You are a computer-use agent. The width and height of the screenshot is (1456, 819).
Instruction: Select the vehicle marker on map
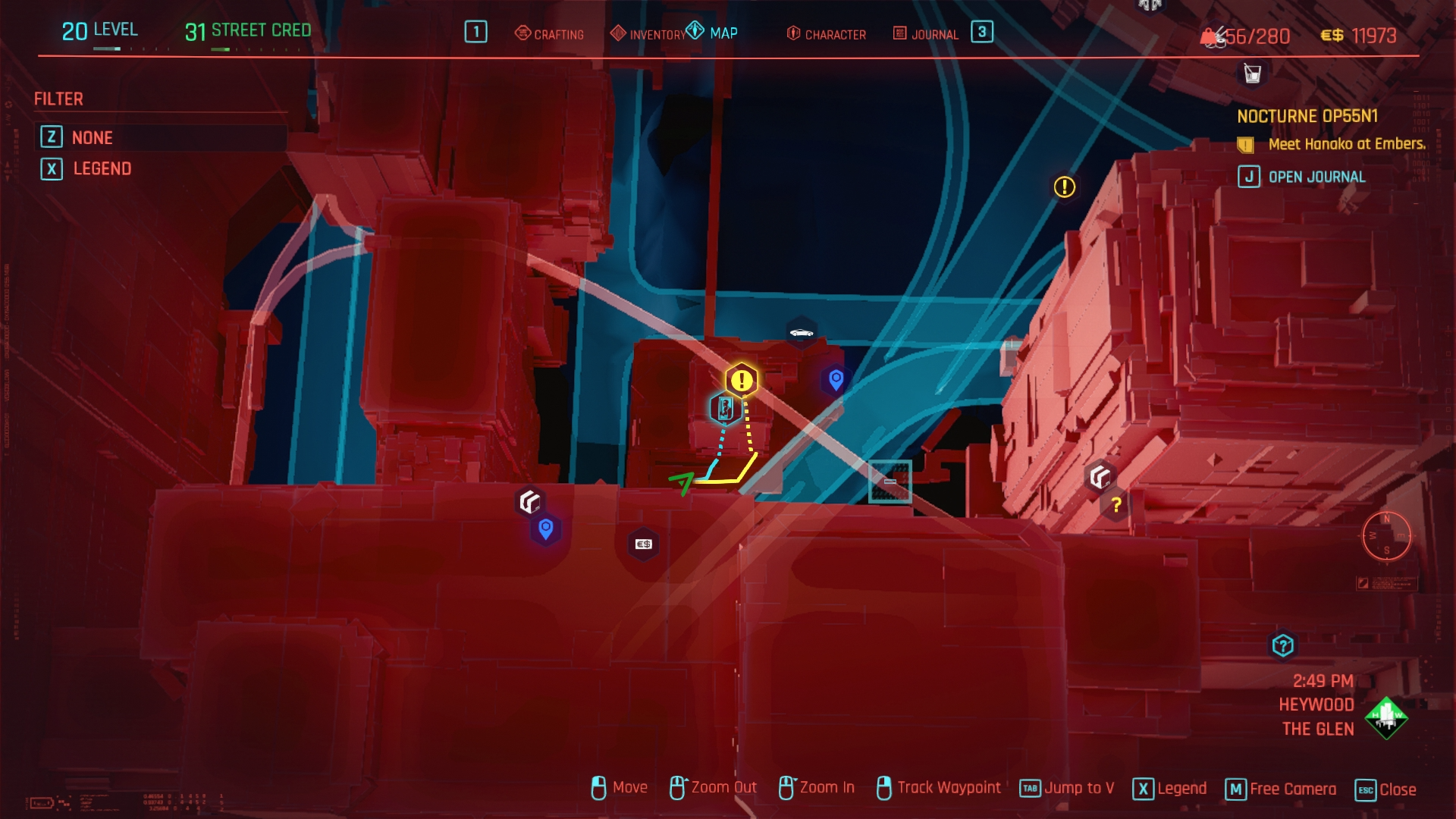point(802,333)
